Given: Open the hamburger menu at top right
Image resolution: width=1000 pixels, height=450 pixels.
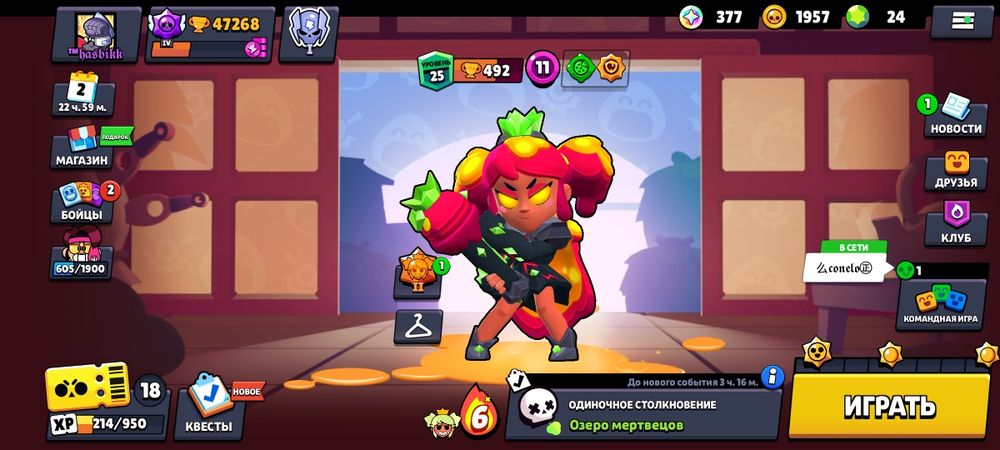Looking at the screenshot, I should (961, 20).
